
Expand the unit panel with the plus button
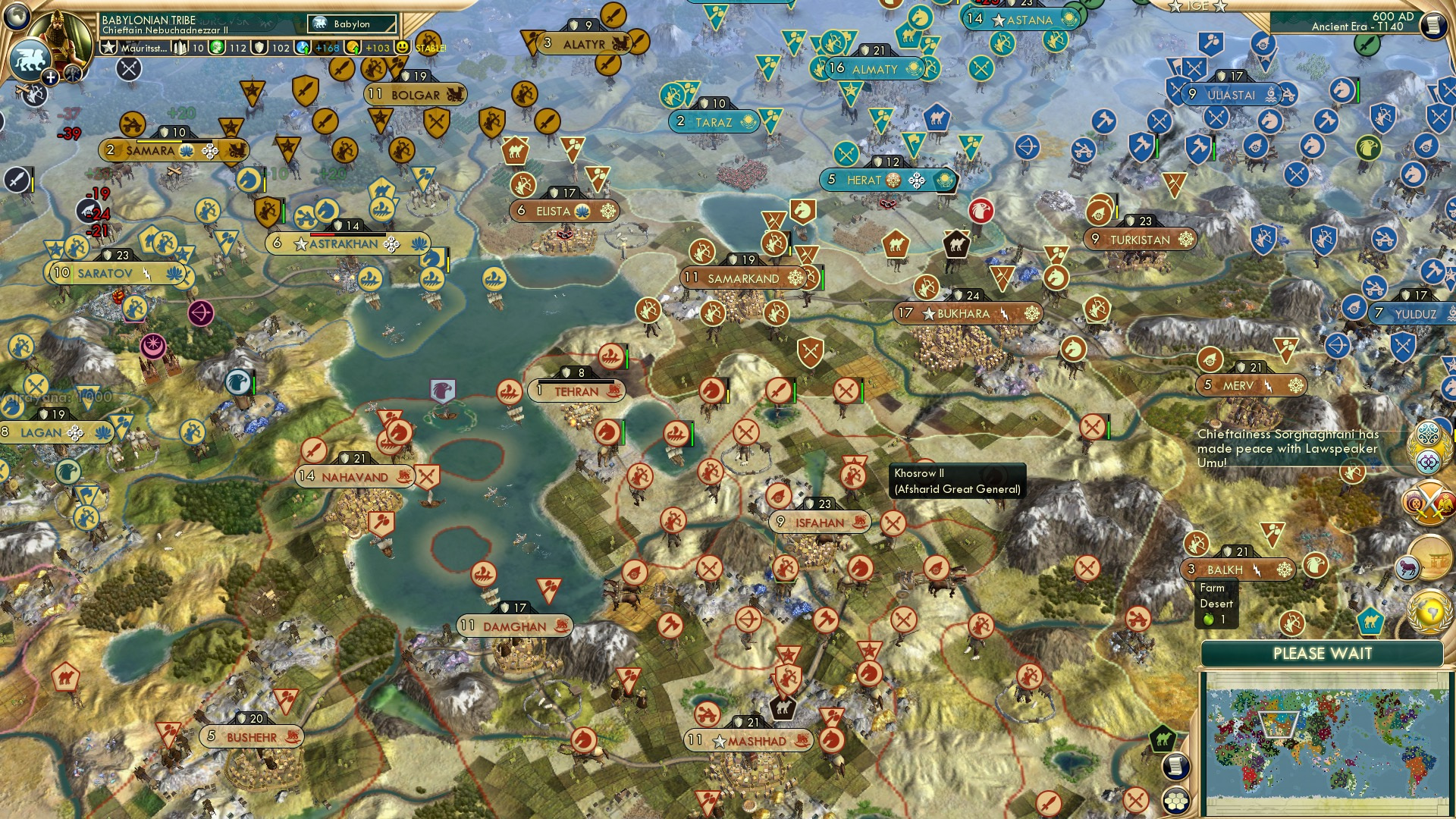click(49, 76)
